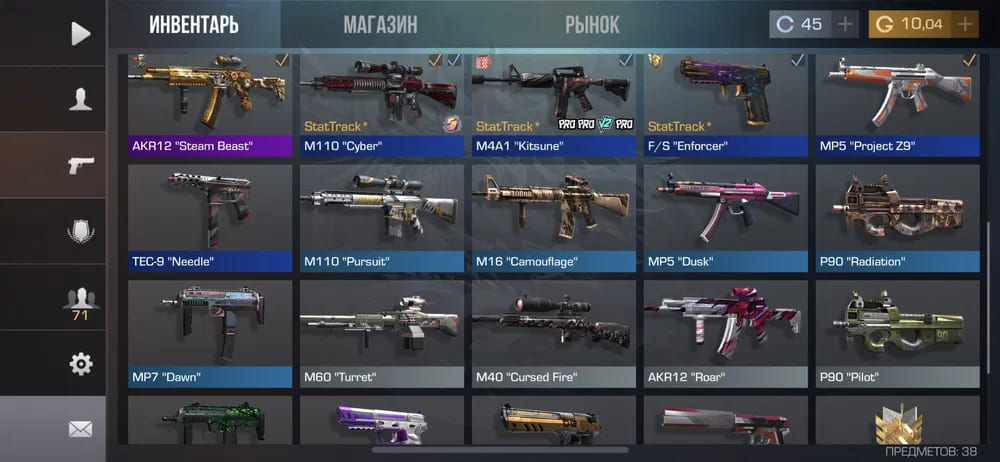
Task: Select the P90 "Radiation" skin
Action: point(897,218)
